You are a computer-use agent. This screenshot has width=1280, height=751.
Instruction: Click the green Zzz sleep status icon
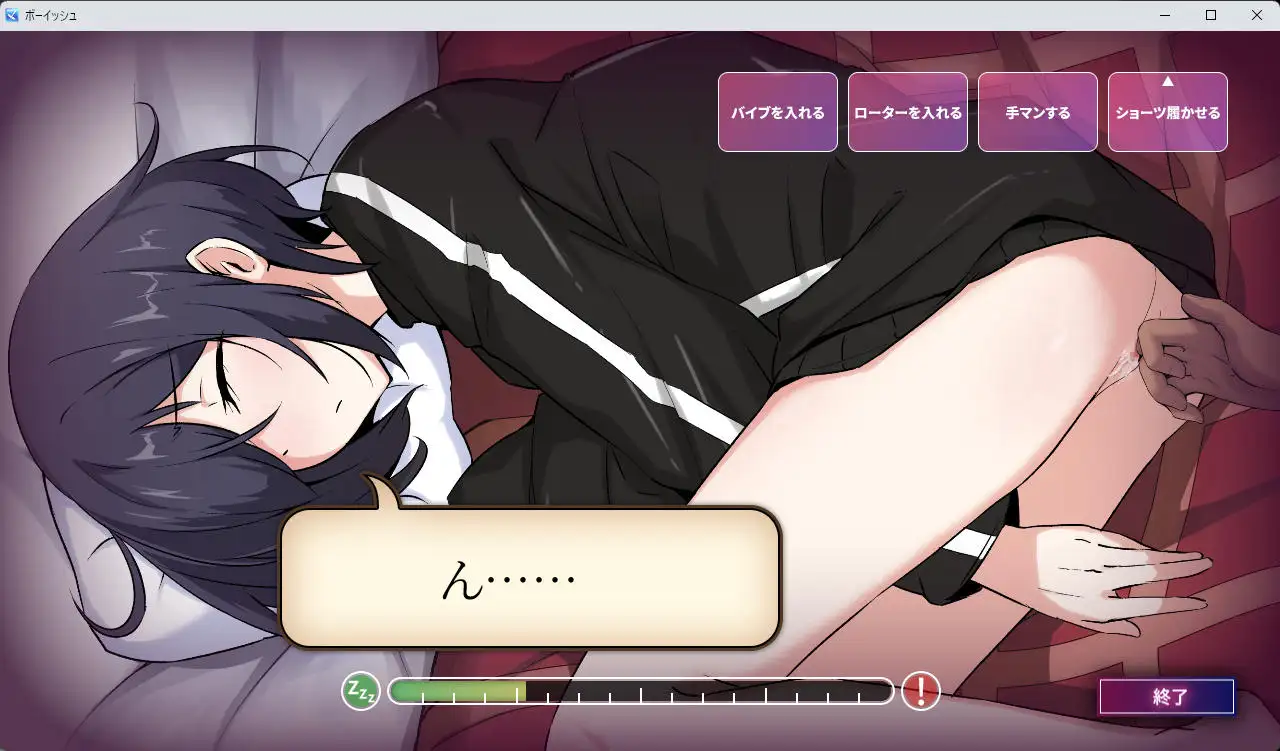pos(362,690)
